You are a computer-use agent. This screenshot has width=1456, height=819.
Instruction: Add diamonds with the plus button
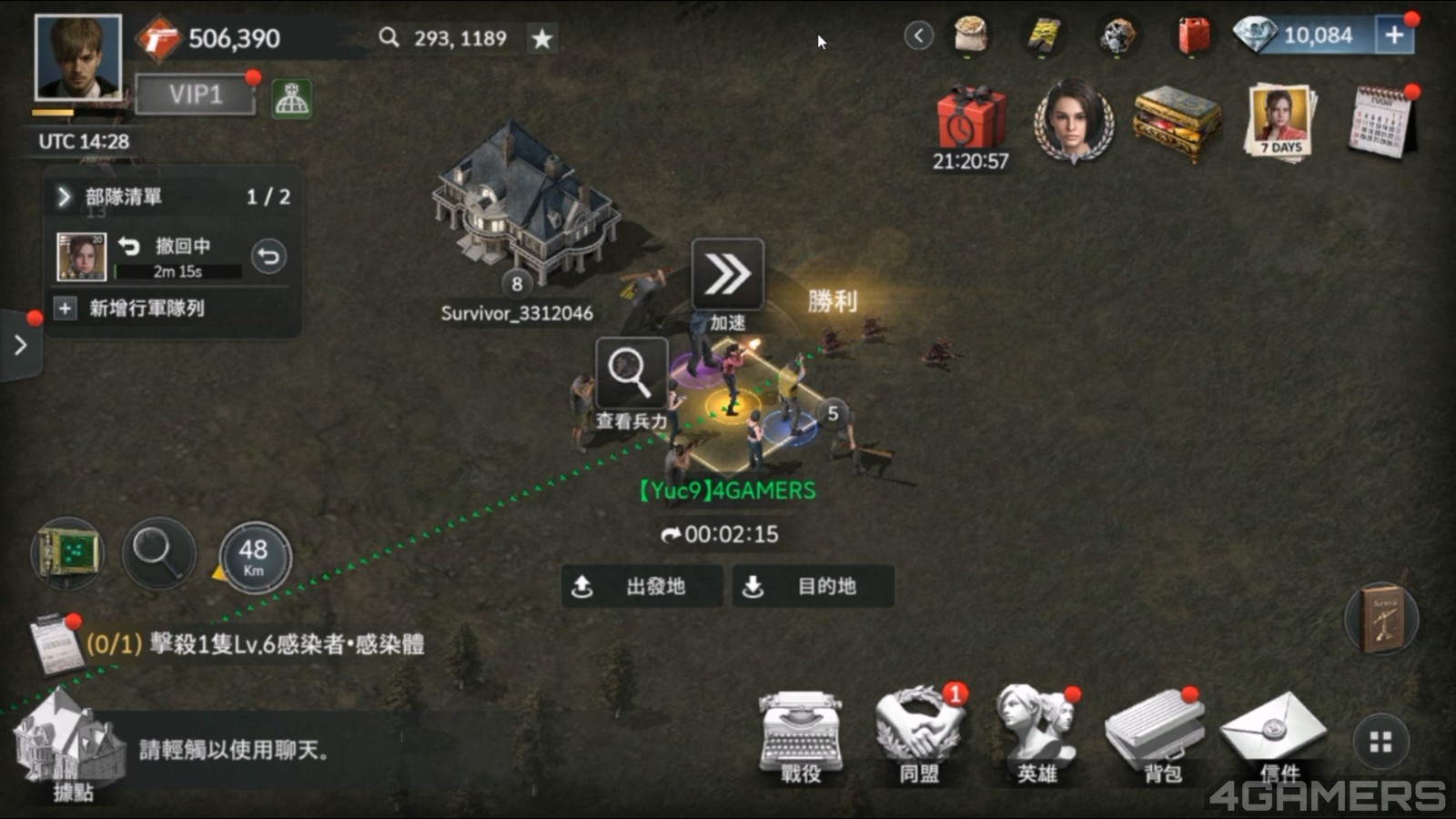pyautogui.click(x=1394, y=35)
